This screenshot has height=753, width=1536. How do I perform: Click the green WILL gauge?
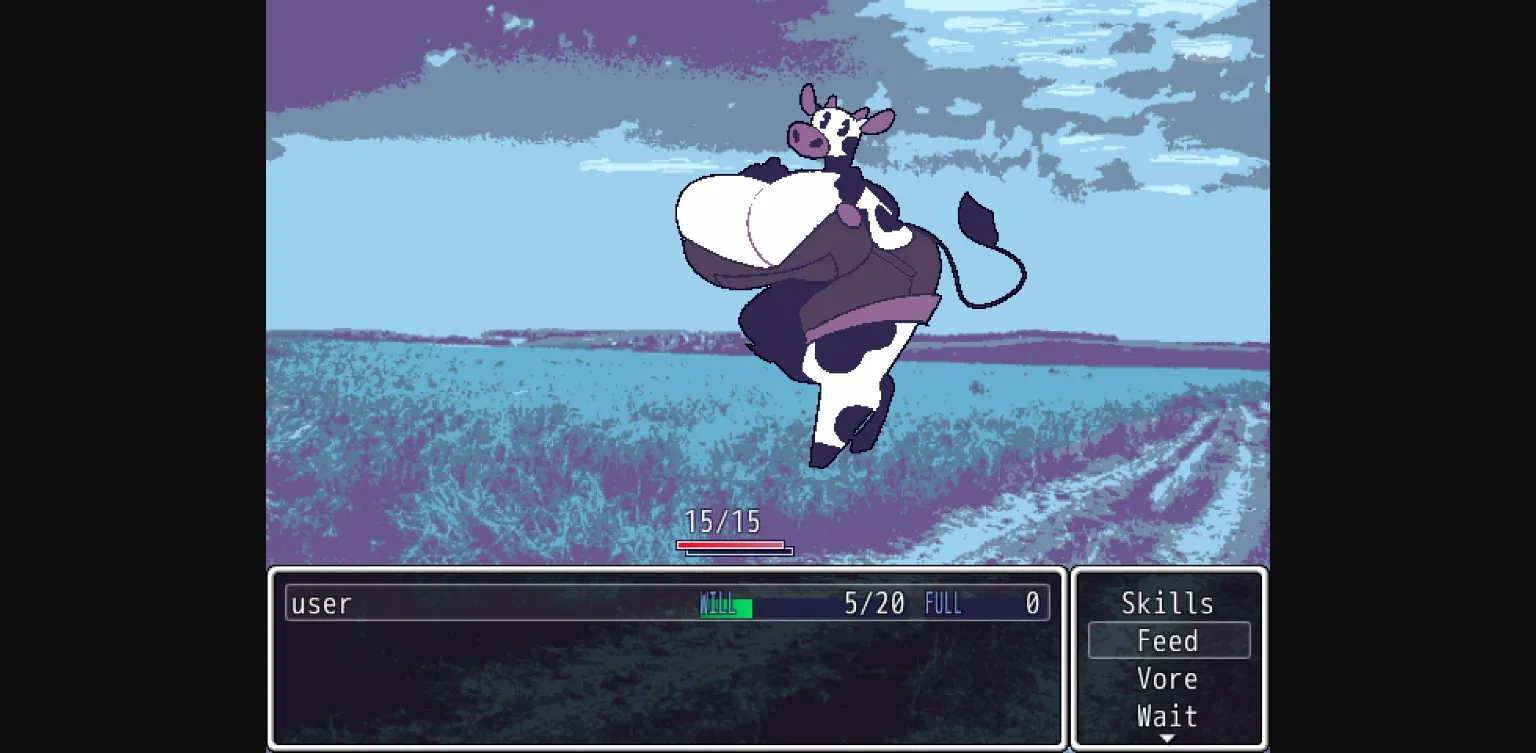[x=727, y=604]
